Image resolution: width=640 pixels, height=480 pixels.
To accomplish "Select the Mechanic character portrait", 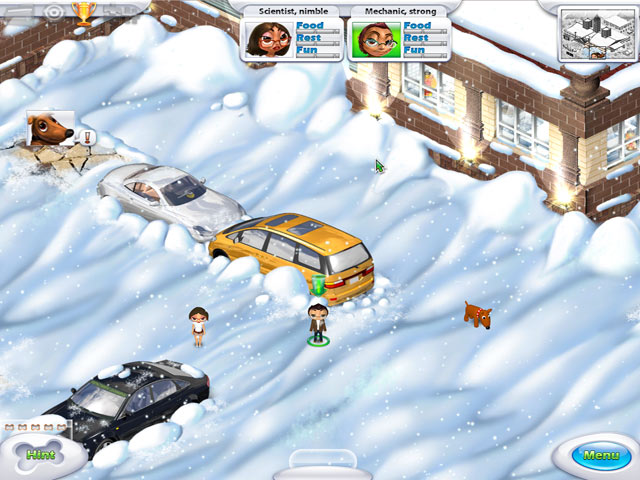I will pyautogui.click(x=375, y=39).
